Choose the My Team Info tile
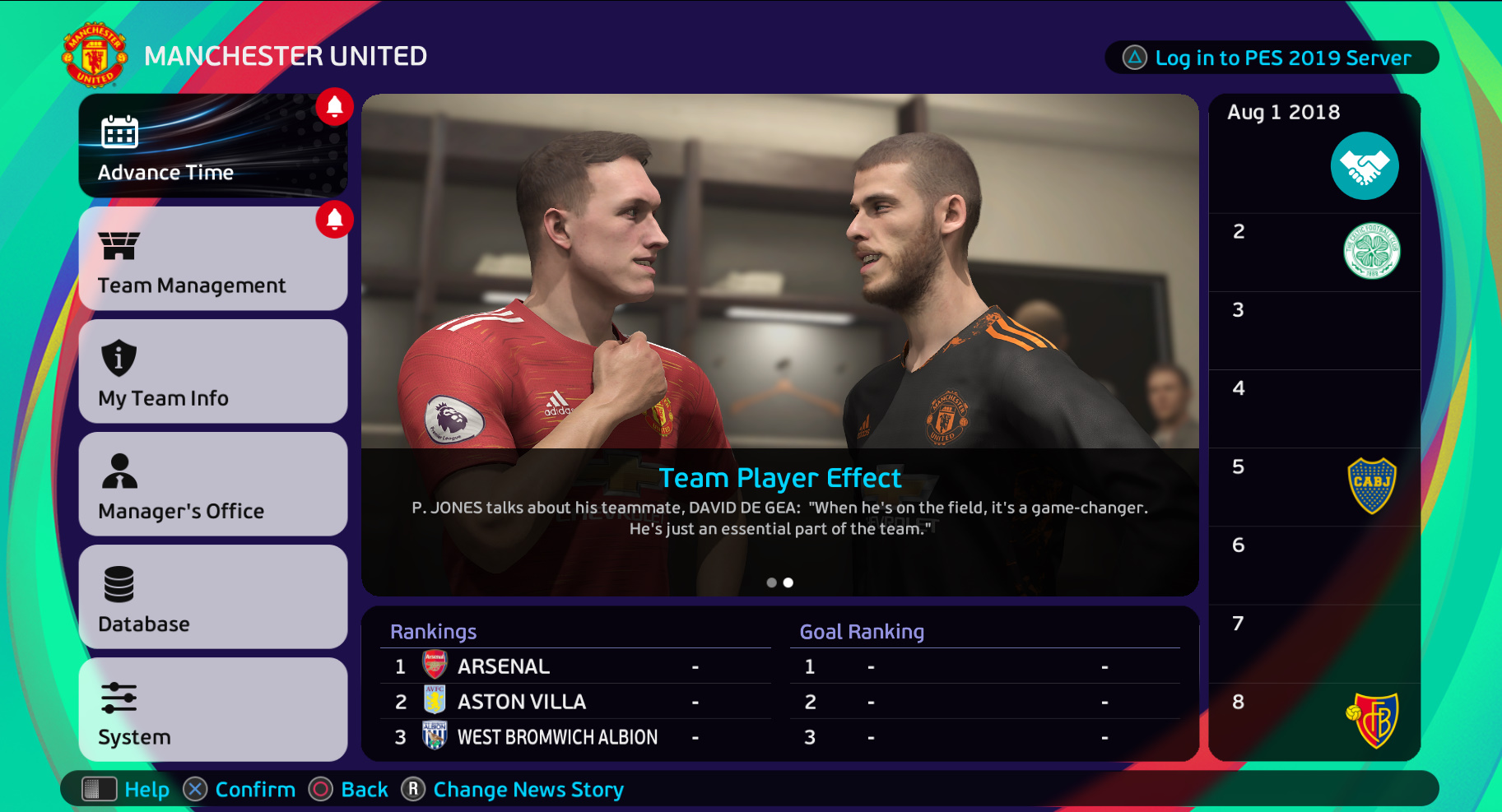The image size is (1502, 812). coord(212,371)
